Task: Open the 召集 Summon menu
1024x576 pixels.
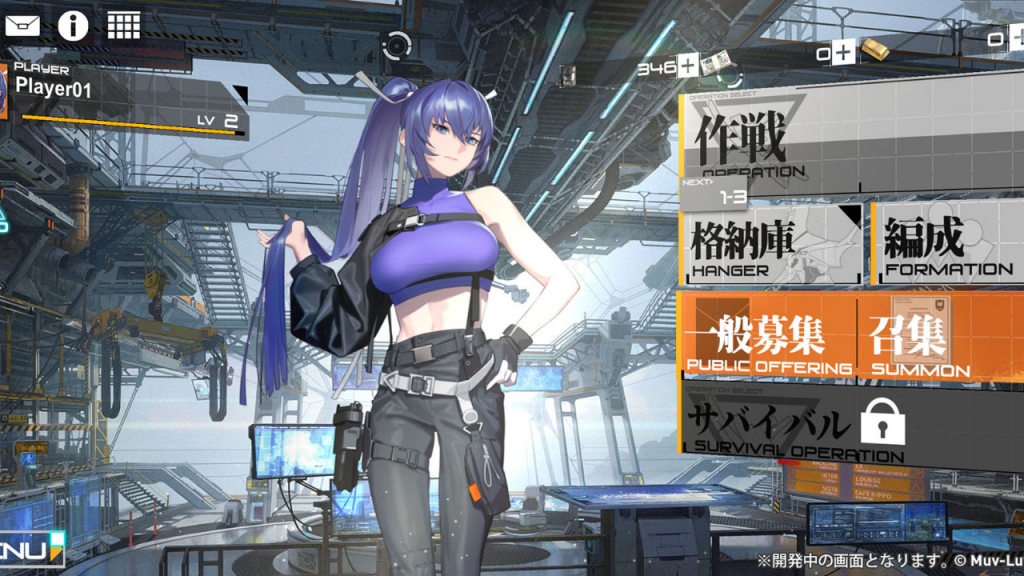Action: click(940, 338)
